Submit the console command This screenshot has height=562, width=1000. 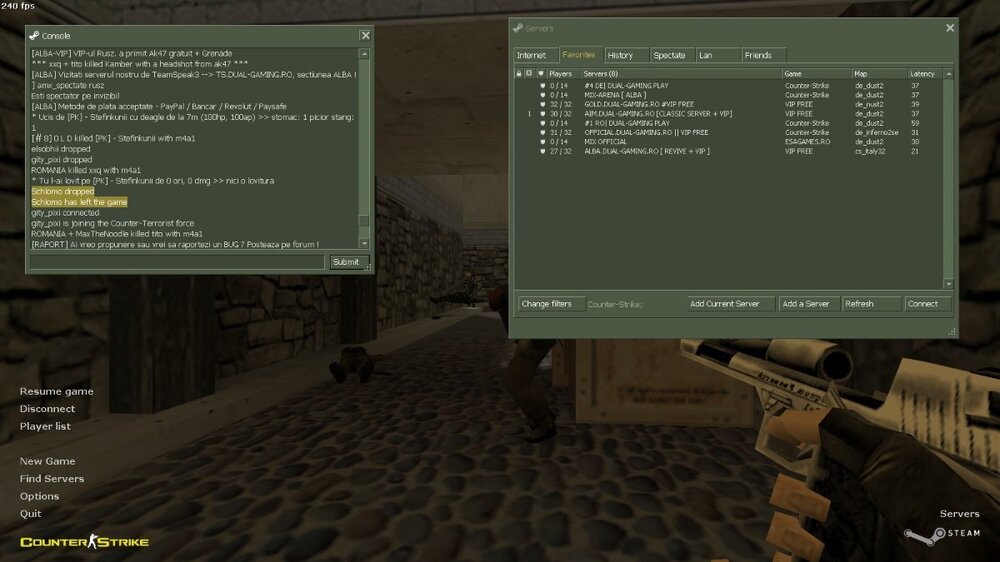coord(346,262)
